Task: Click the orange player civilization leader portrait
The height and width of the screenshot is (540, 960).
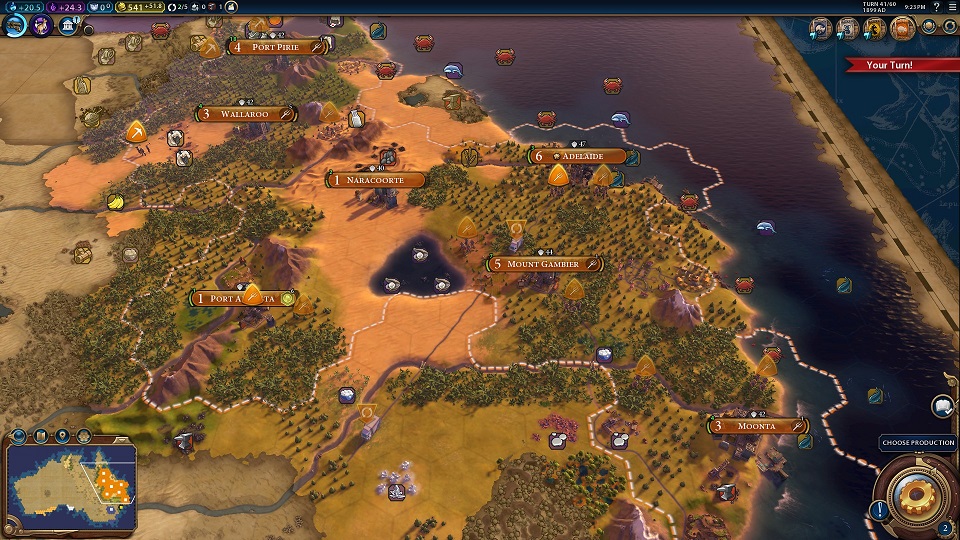Action: coord(902,29)
